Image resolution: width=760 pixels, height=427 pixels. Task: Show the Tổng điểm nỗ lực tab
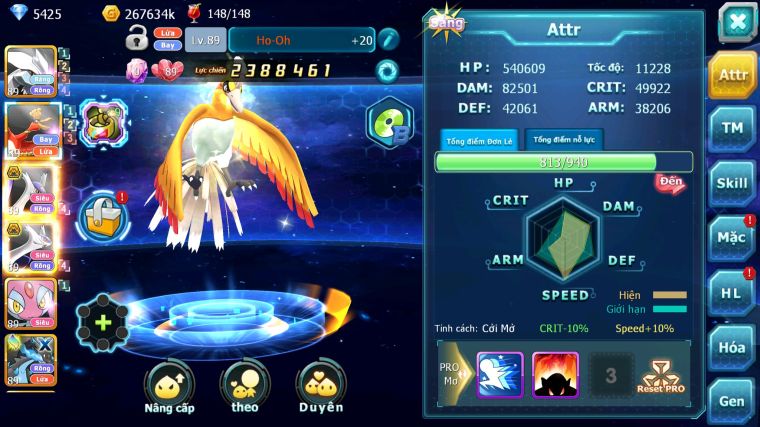(x=564, y=140)
